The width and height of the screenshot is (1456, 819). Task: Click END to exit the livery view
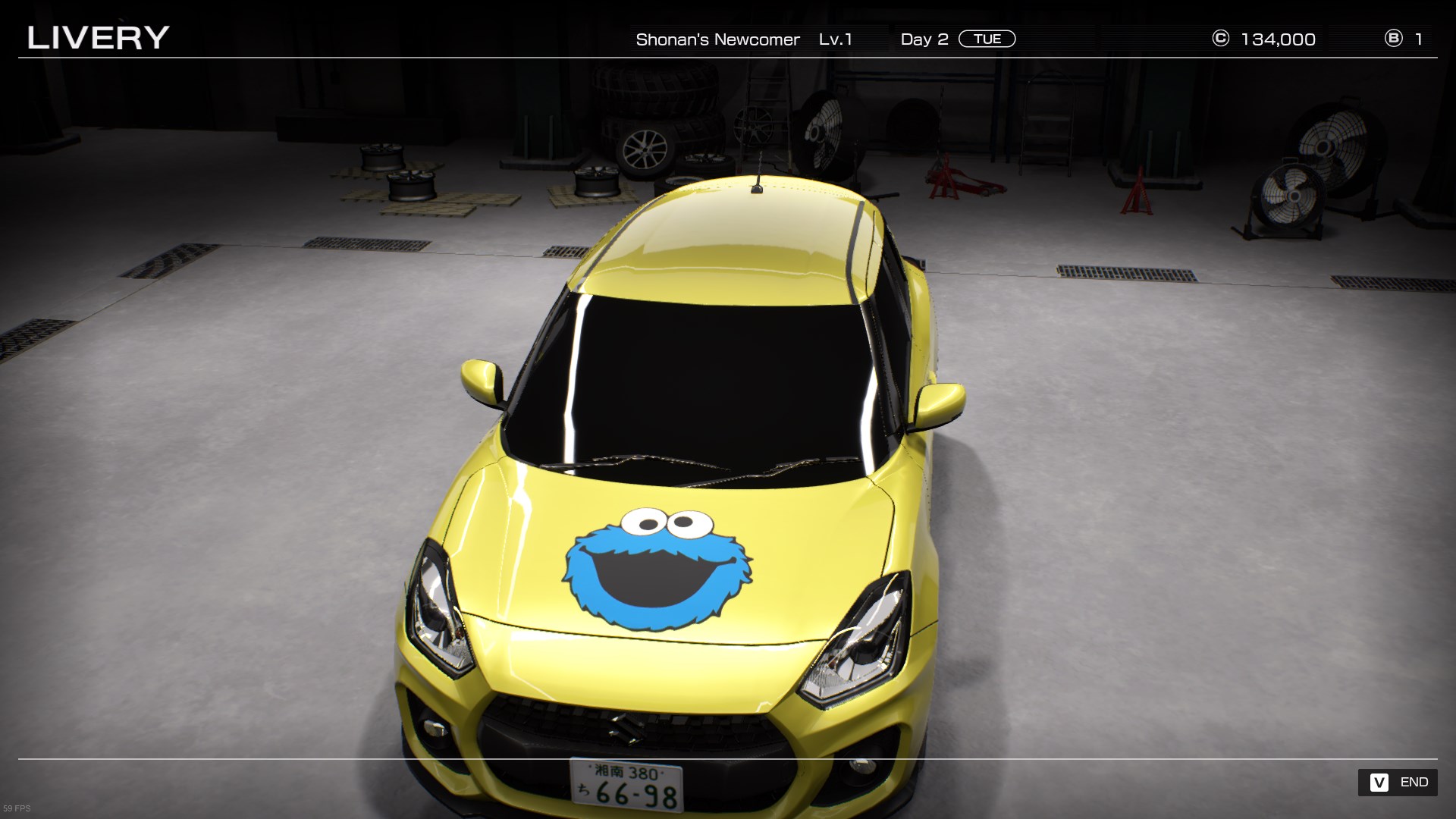1398,782
